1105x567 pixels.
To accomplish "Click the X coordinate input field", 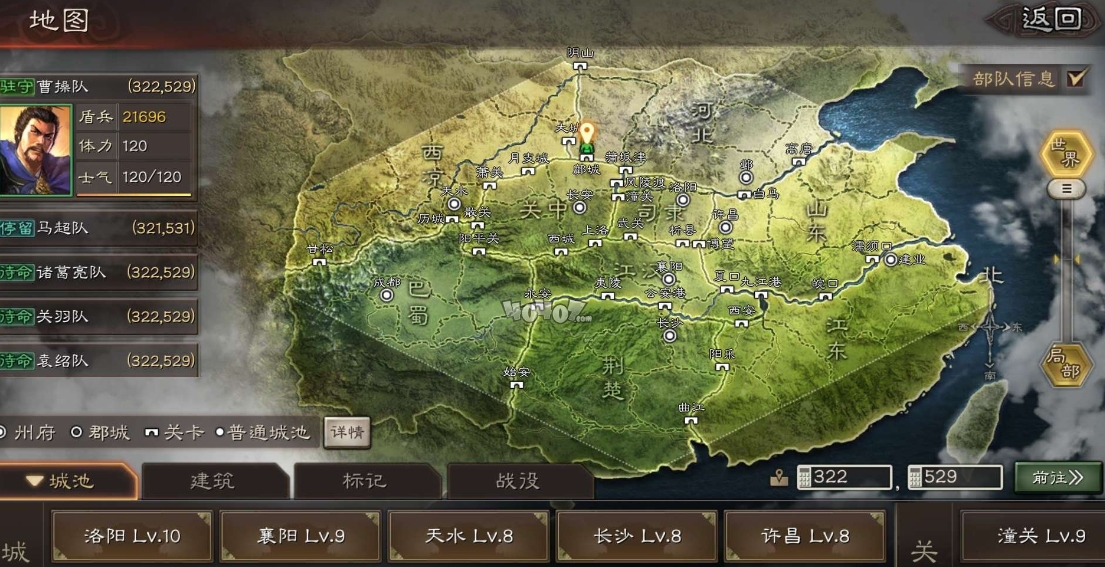I will click(843, 477).
